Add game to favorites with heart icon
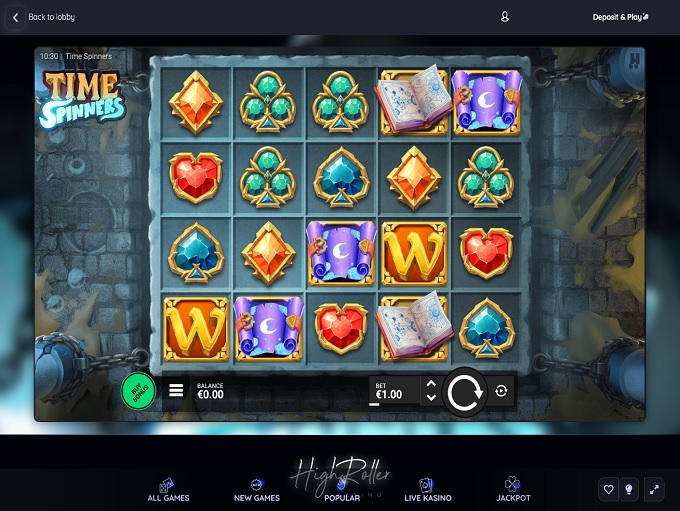680x511 pixels. pos(608,489)
